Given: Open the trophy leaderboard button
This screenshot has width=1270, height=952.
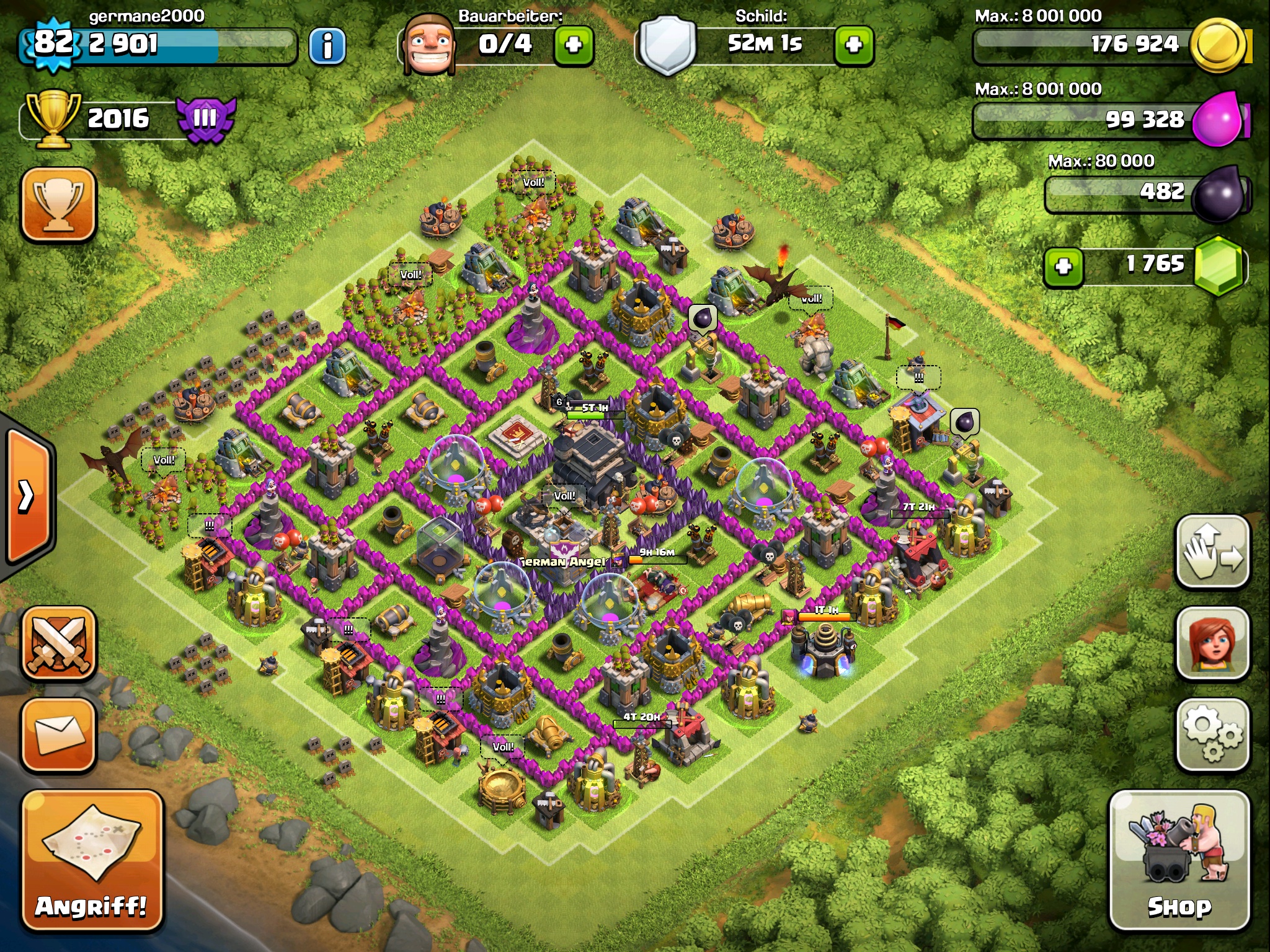Looking at the screenshot, I should (x=59, y=204).
